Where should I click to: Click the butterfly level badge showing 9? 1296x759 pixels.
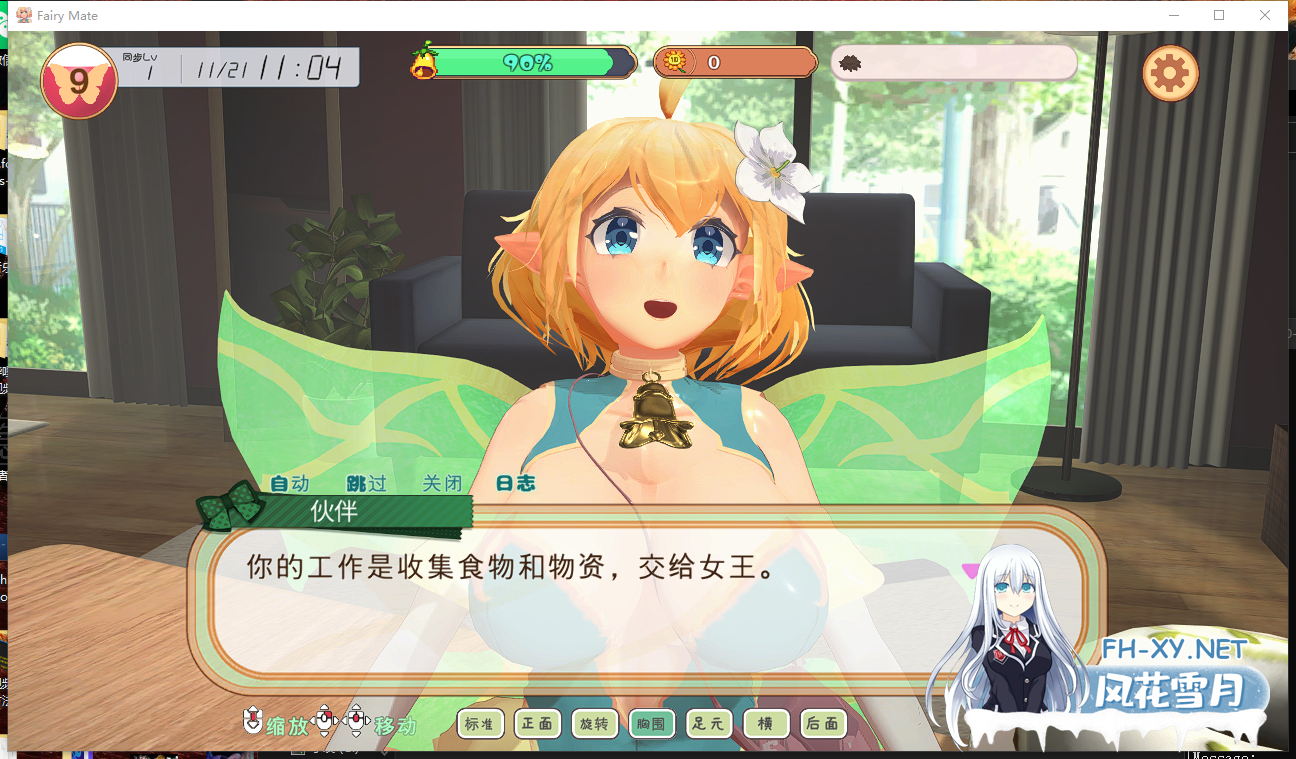[x=79, y=79]
